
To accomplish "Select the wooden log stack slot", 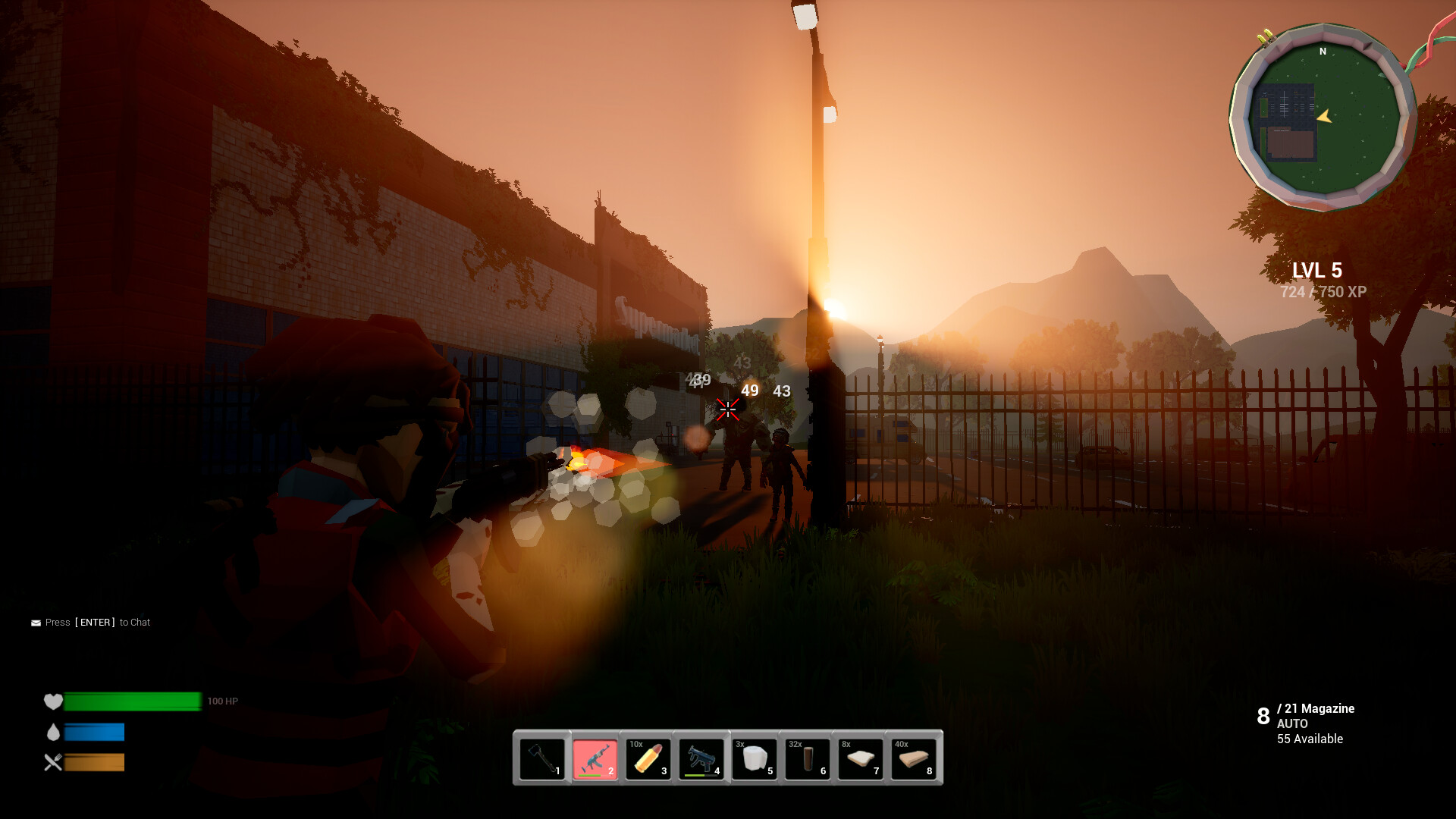I will (808, 758).
